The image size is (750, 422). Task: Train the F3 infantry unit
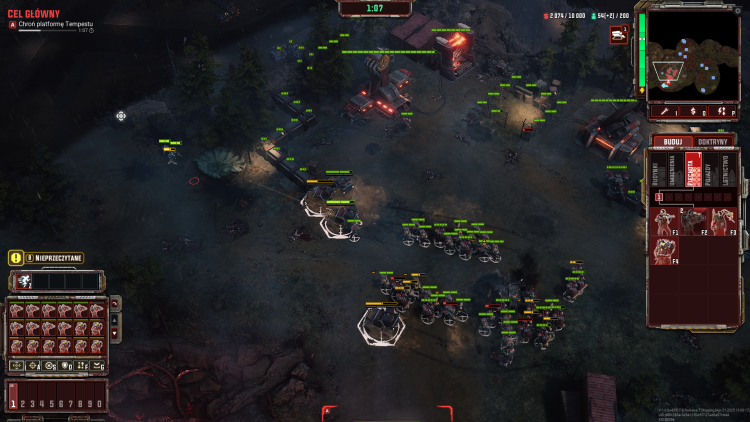point(723,220)
